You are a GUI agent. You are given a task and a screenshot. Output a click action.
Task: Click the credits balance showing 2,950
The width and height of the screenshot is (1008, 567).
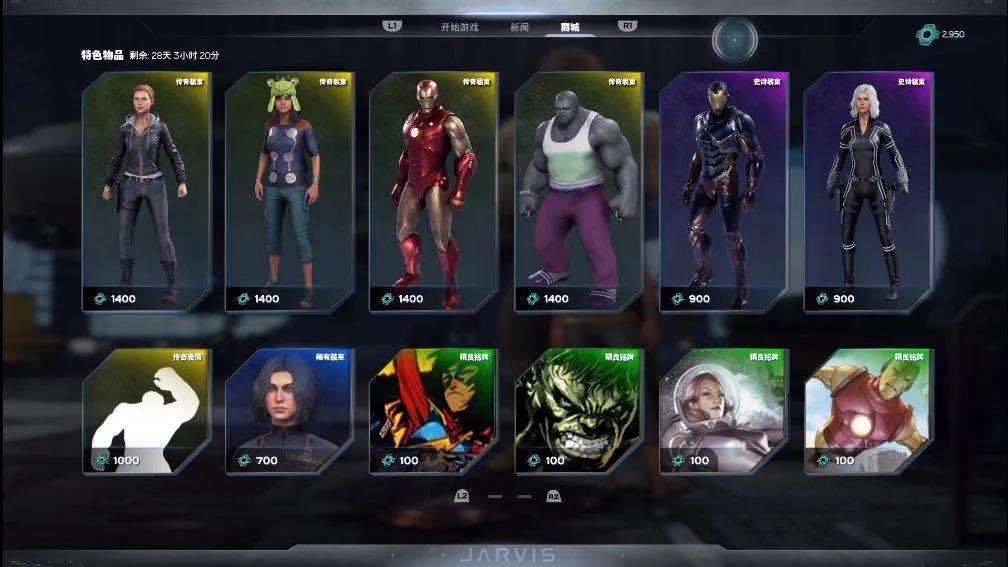click(942, 34)
